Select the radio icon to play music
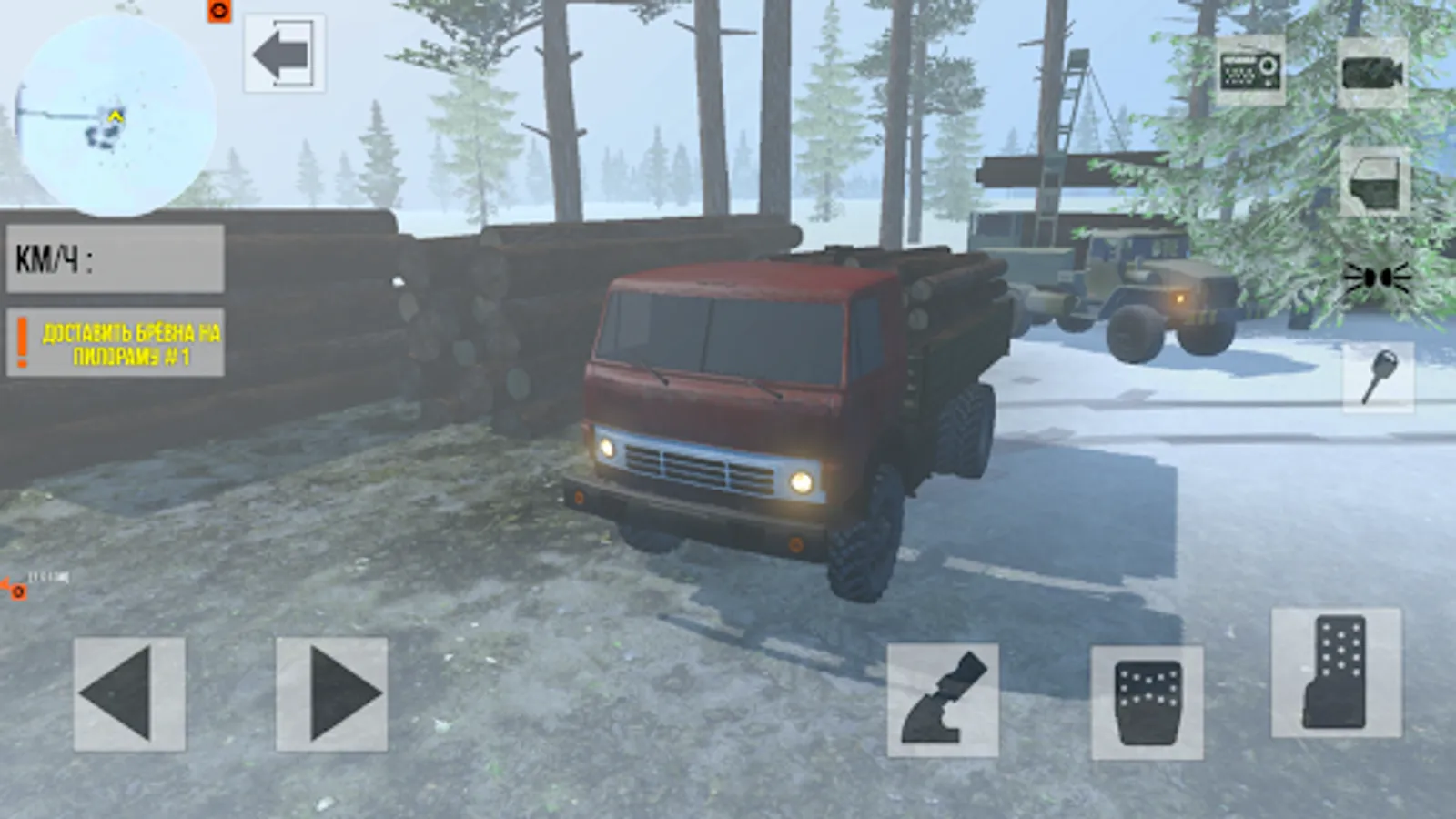Screen dimensions: 1456x819 click(1251, 73)
